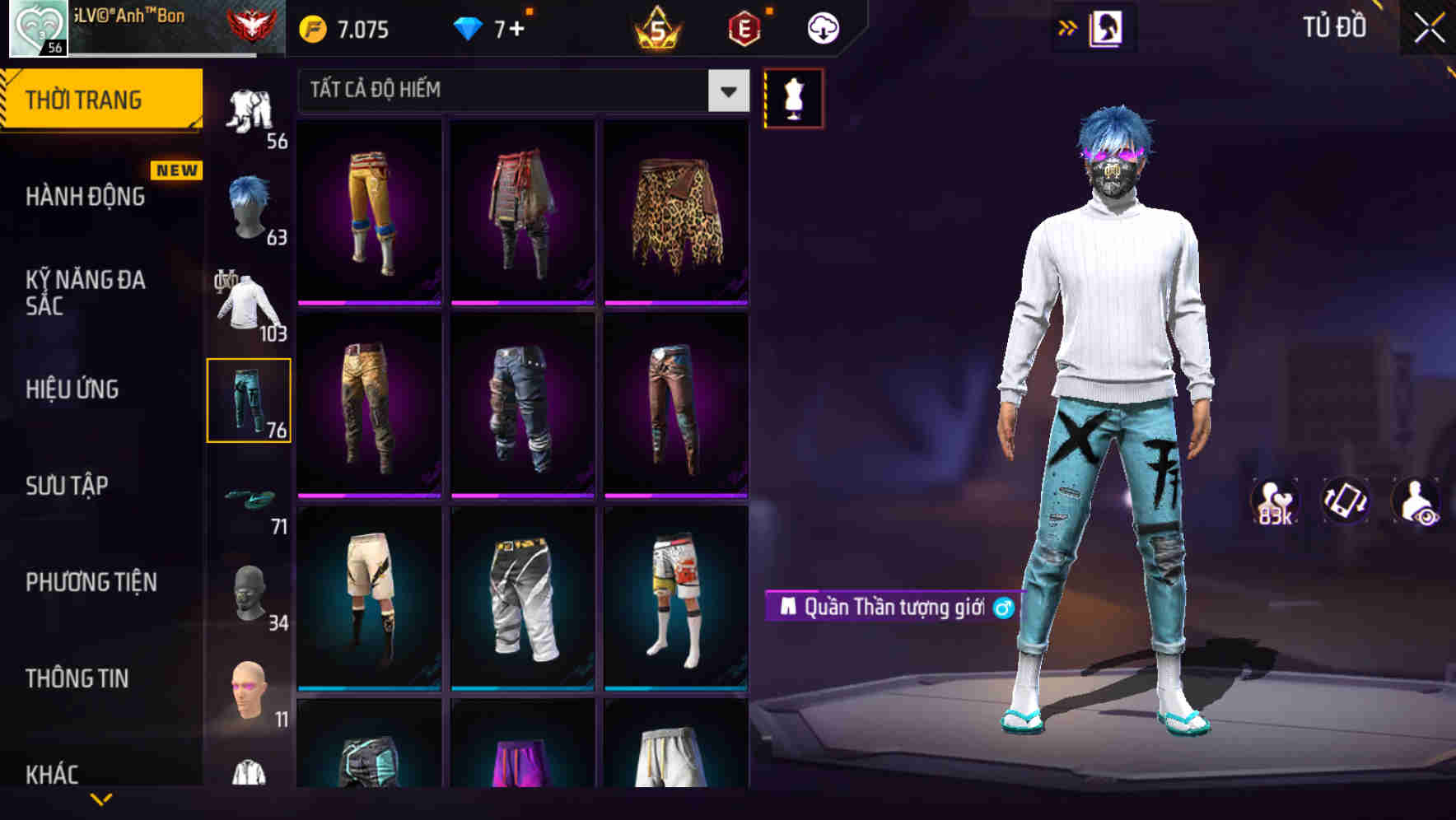The width and height of the screenshot is (1456, 820).
Task: Expand the sidebar with bottom chevron
Action: coord(101,799)
